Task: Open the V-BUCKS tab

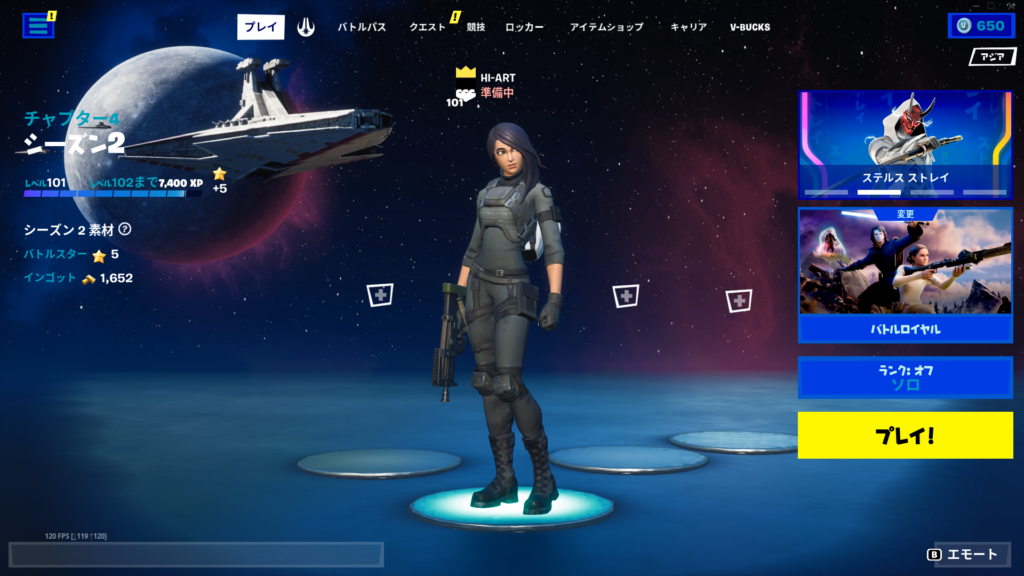Action: click(750, 27)
